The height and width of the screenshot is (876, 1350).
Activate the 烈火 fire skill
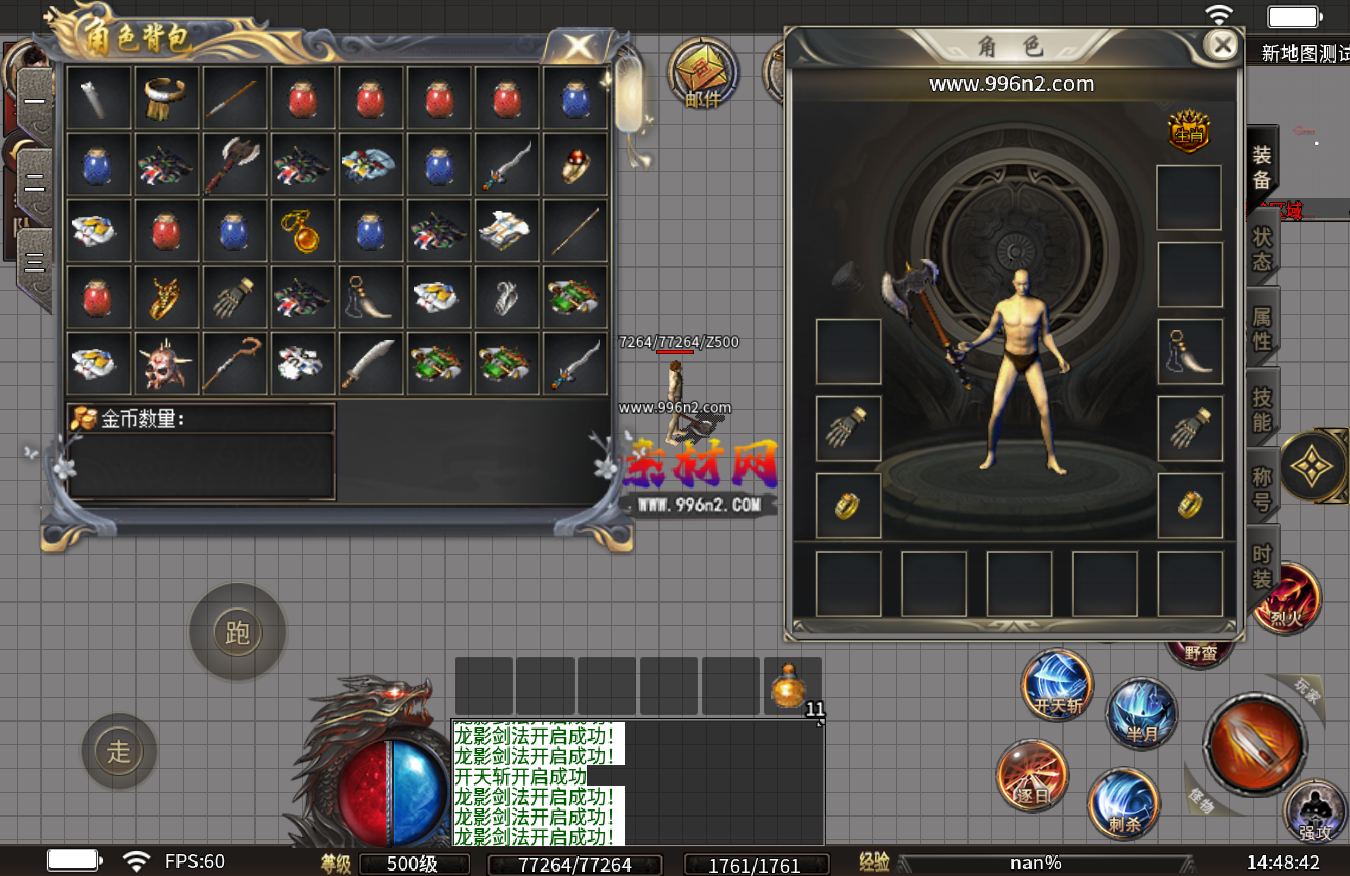[x=1289, y=599]
